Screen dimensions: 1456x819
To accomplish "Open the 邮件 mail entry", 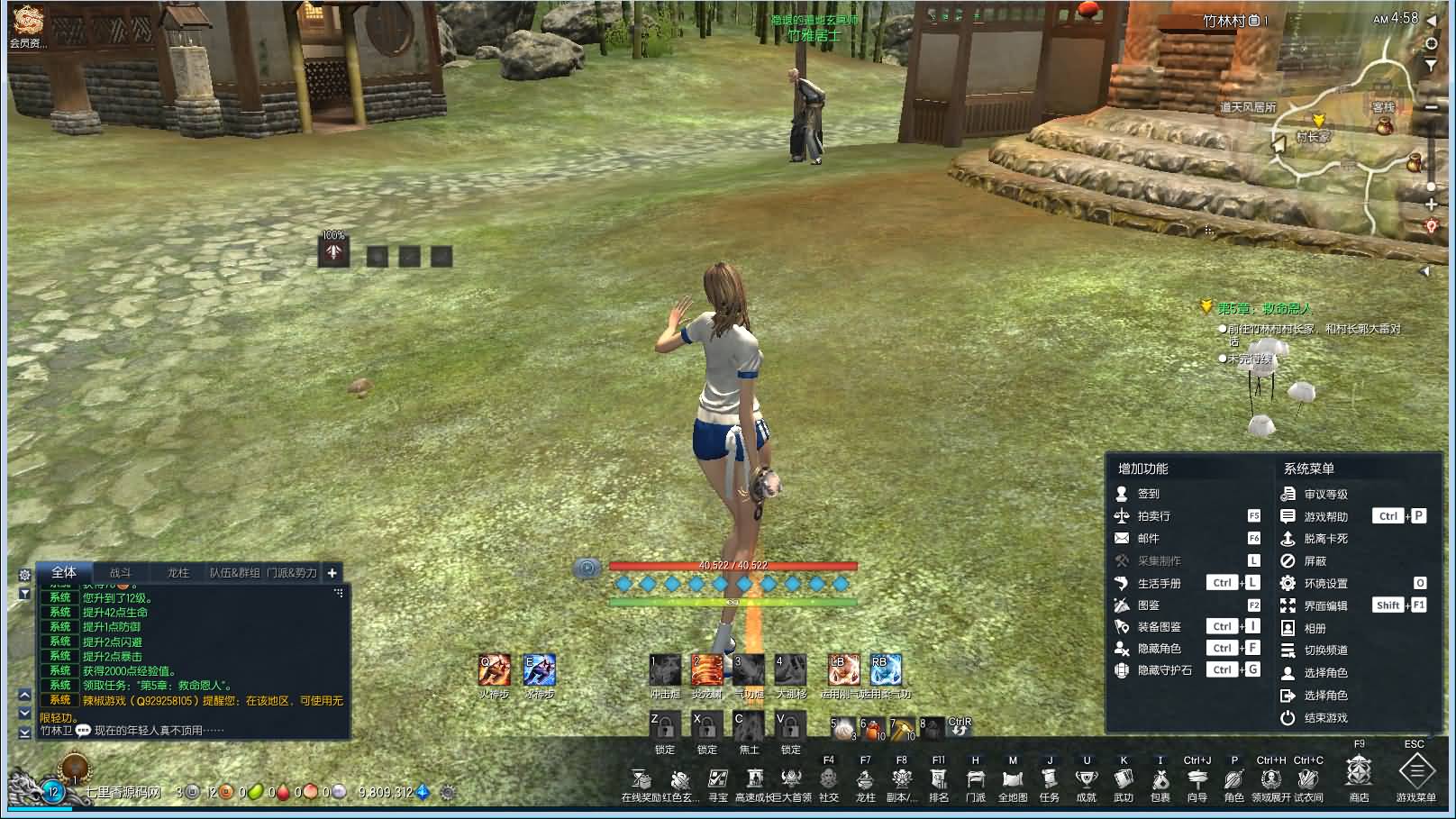I will coord(1148,538).
